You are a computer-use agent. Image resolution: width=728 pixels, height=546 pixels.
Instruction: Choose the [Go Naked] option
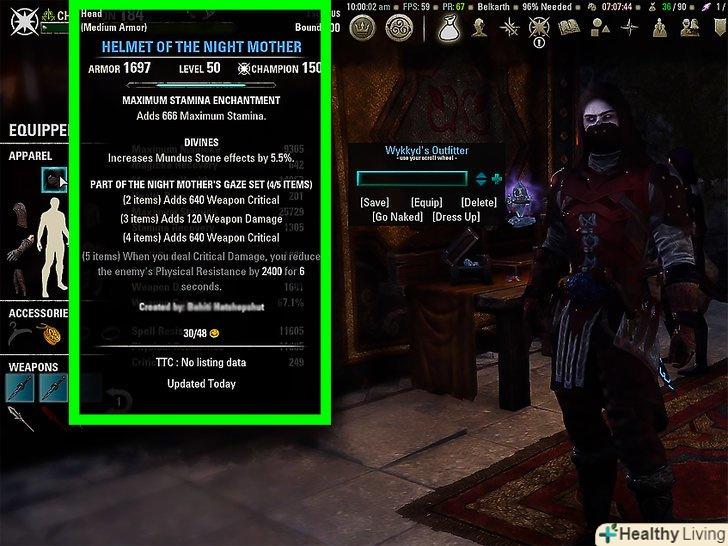click(x=398, y=217)
